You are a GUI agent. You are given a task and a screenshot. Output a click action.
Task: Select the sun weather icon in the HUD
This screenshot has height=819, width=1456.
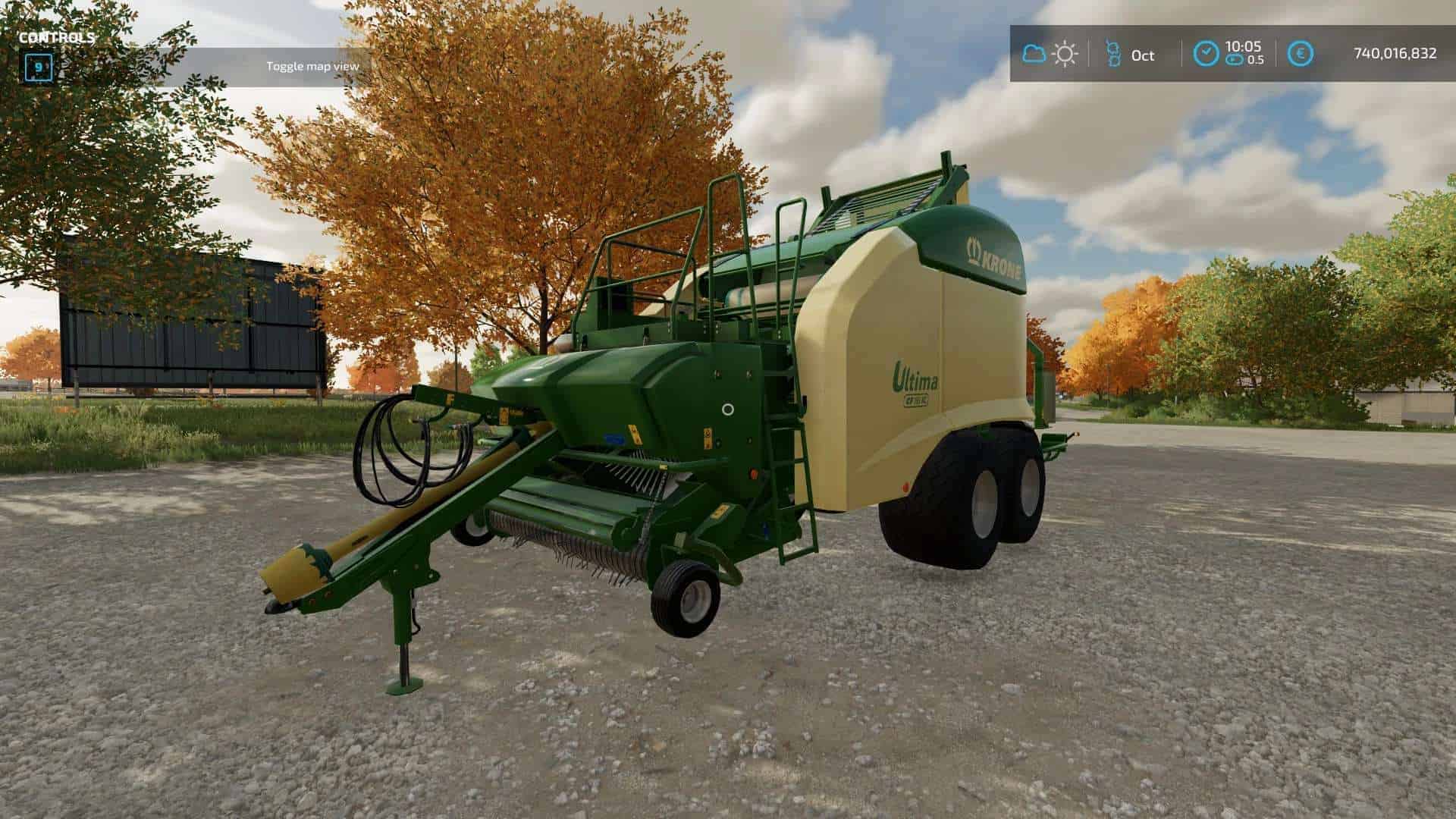pos(1065,53)
